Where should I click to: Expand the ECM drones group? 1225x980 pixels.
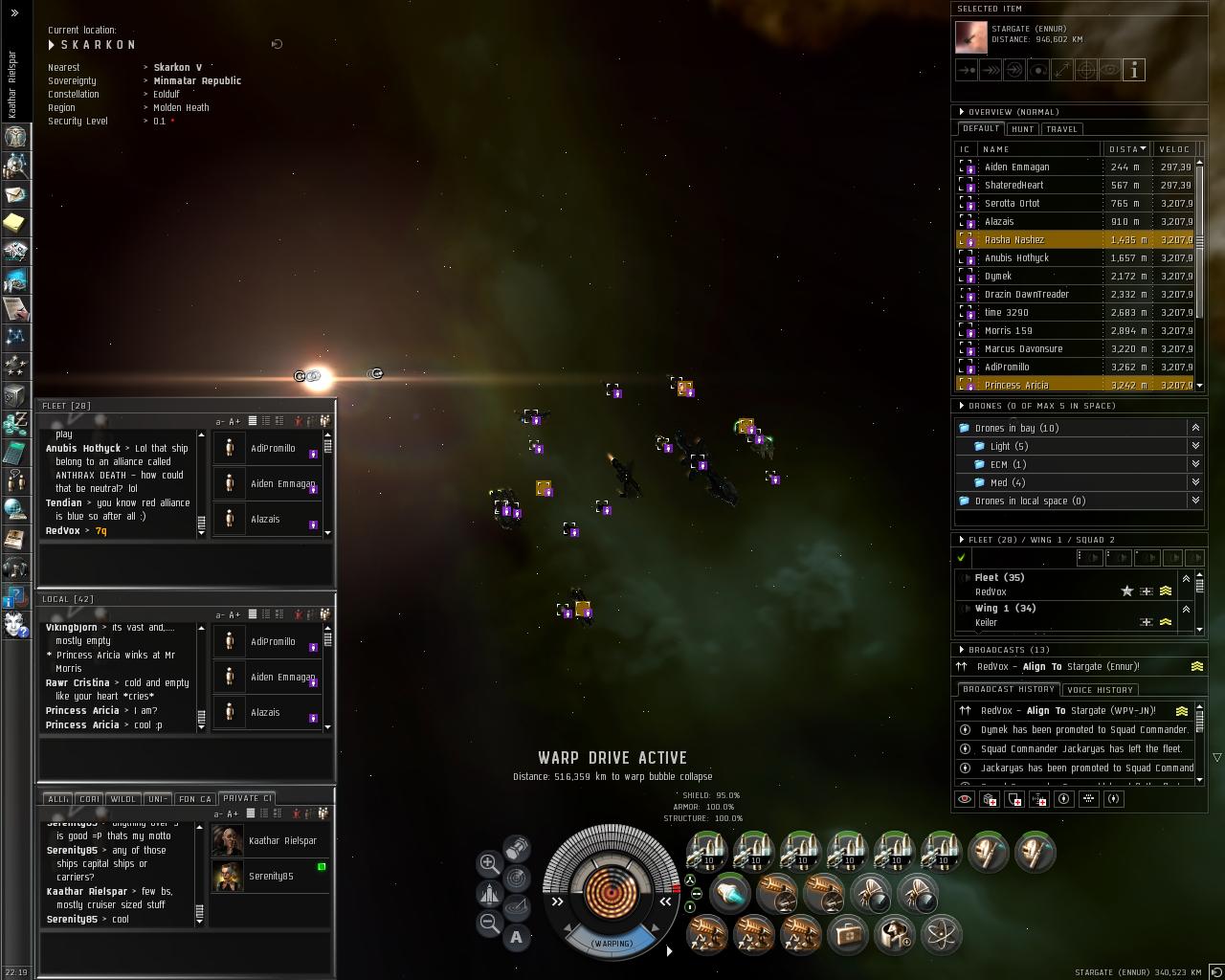point(1195,464)
